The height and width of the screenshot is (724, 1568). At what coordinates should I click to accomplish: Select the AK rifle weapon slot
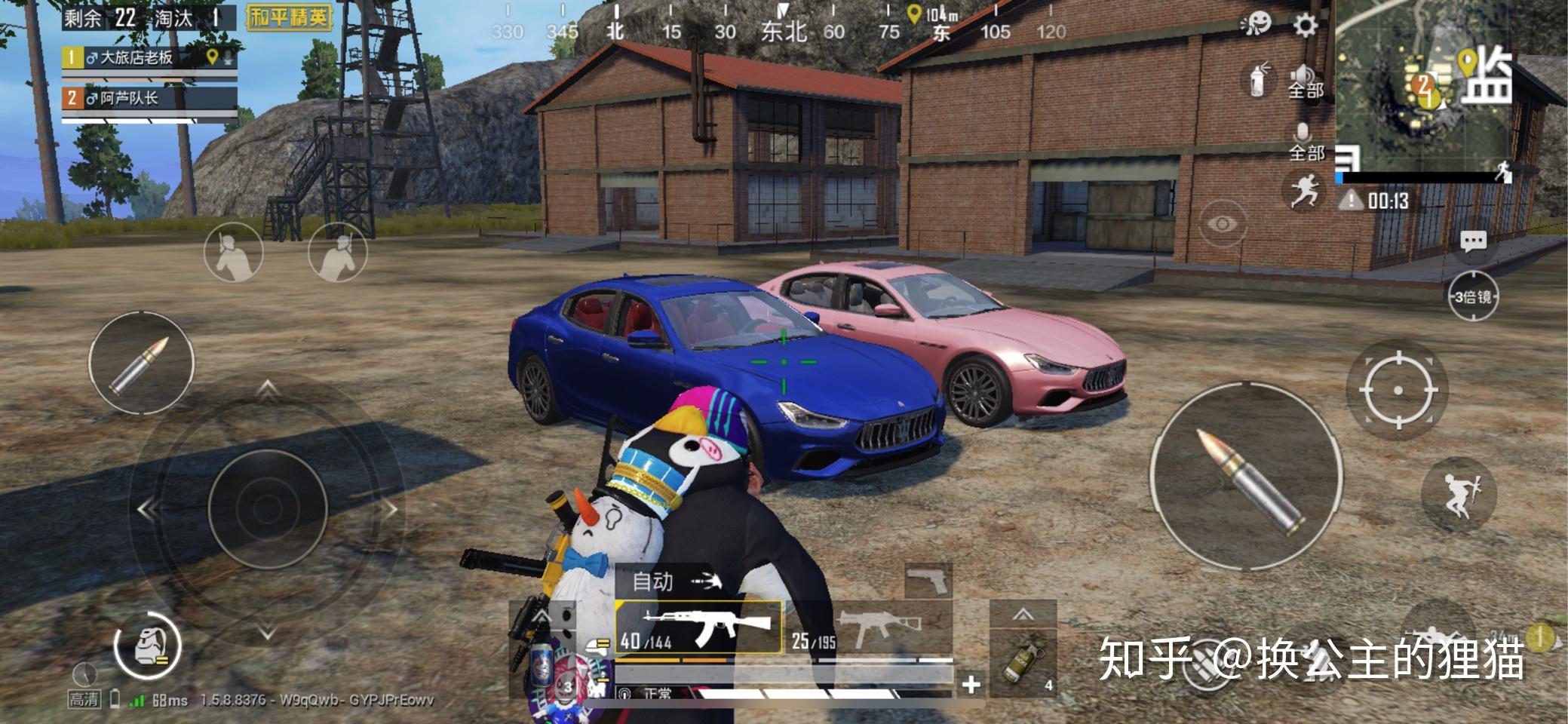698,627
